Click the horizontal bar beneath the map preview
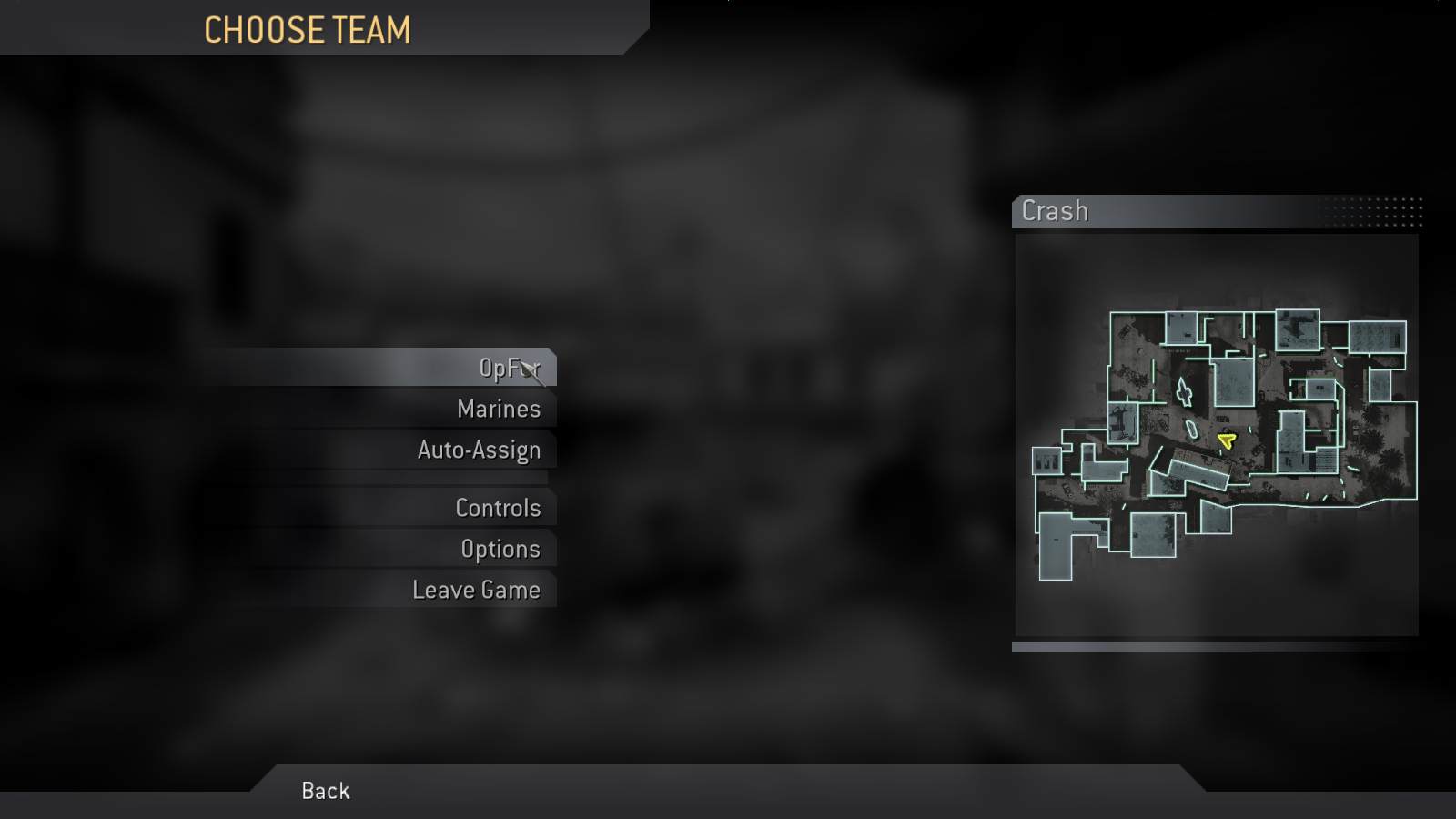1456x819 pixels. (x=1215, y=648)
